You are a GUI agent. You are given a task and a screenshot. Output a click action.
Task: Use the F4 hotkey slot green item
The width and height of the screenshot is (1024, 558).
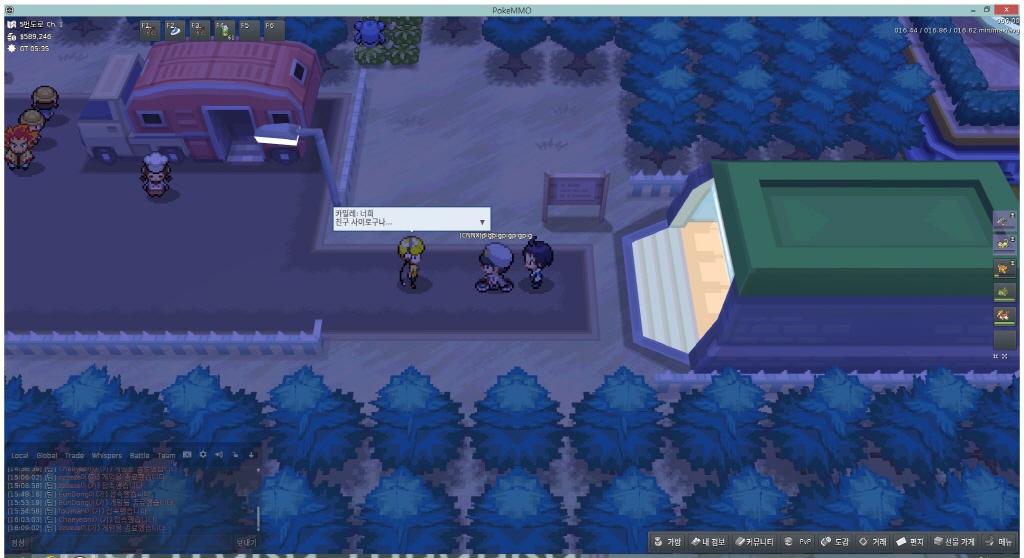click(x=224, y=30)
